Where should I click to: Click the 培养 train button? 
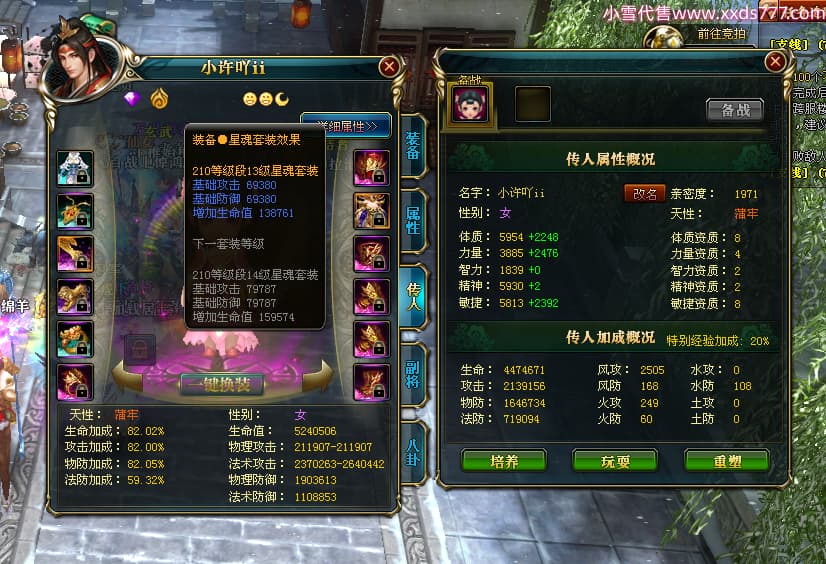coord(502,459)
